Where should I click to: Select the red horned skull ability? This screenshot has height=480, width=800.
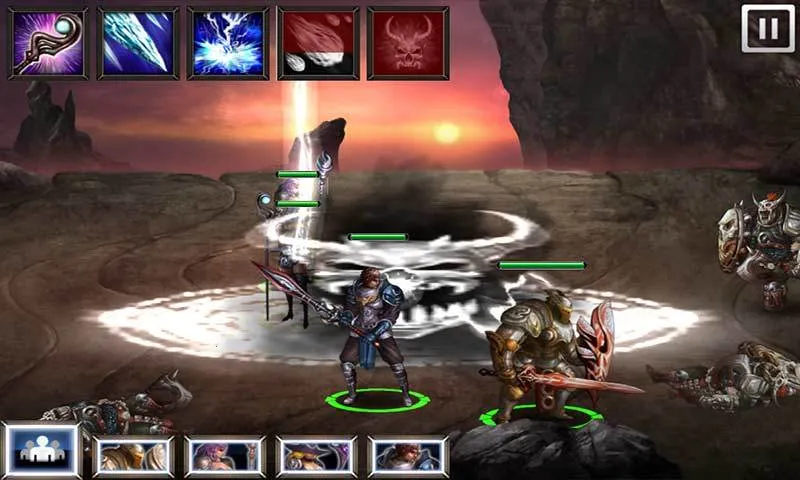[x=408, y=43]
